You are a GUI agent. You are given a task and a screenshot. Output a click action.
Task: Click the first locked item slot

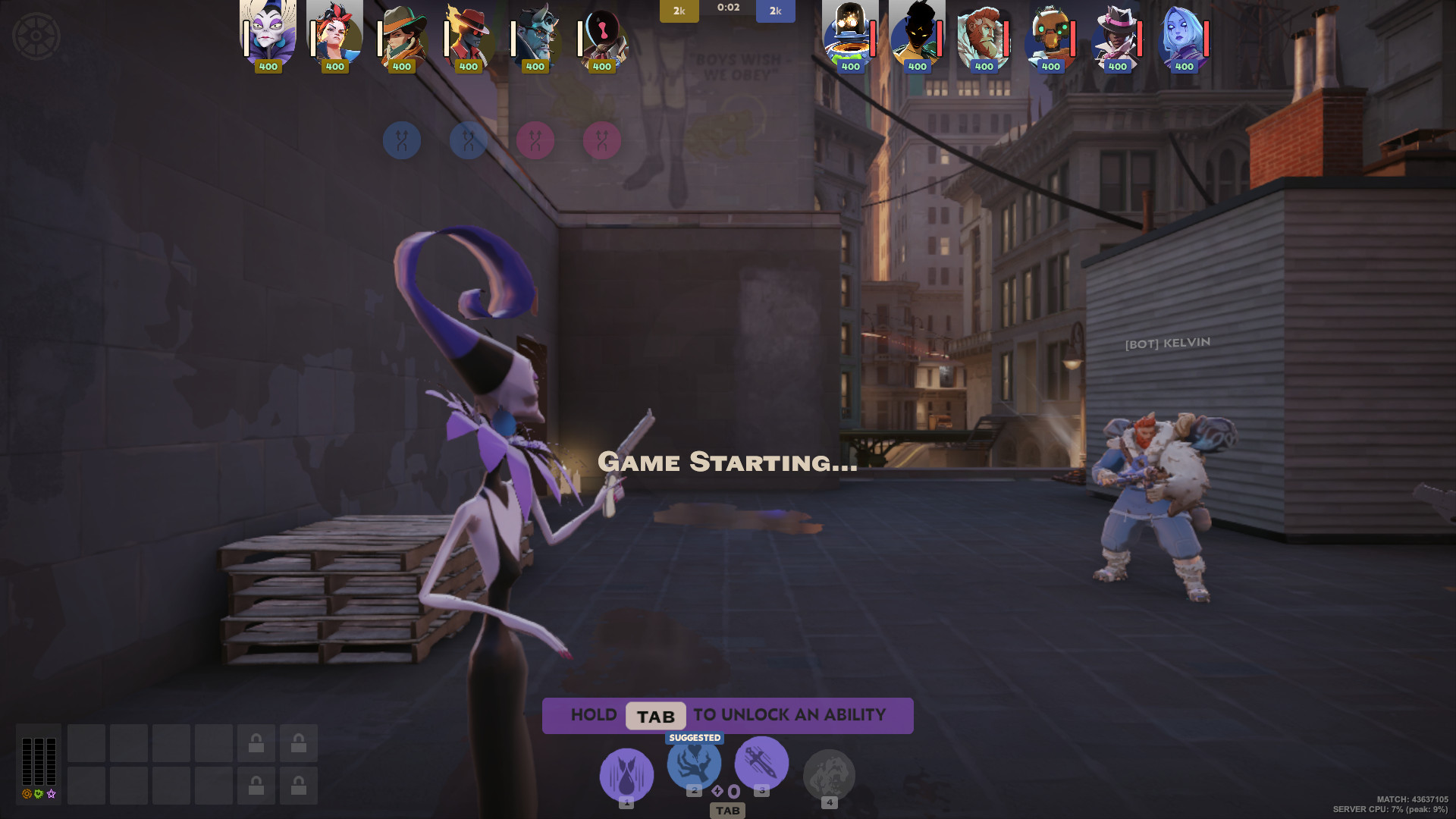point(256,743)
